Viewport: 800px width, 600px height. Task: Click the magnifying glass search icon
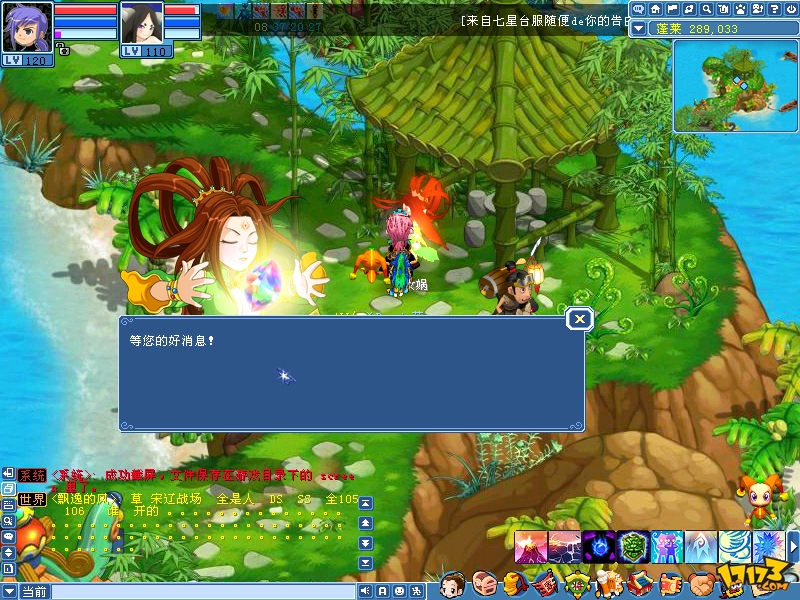tap(706, 10)
